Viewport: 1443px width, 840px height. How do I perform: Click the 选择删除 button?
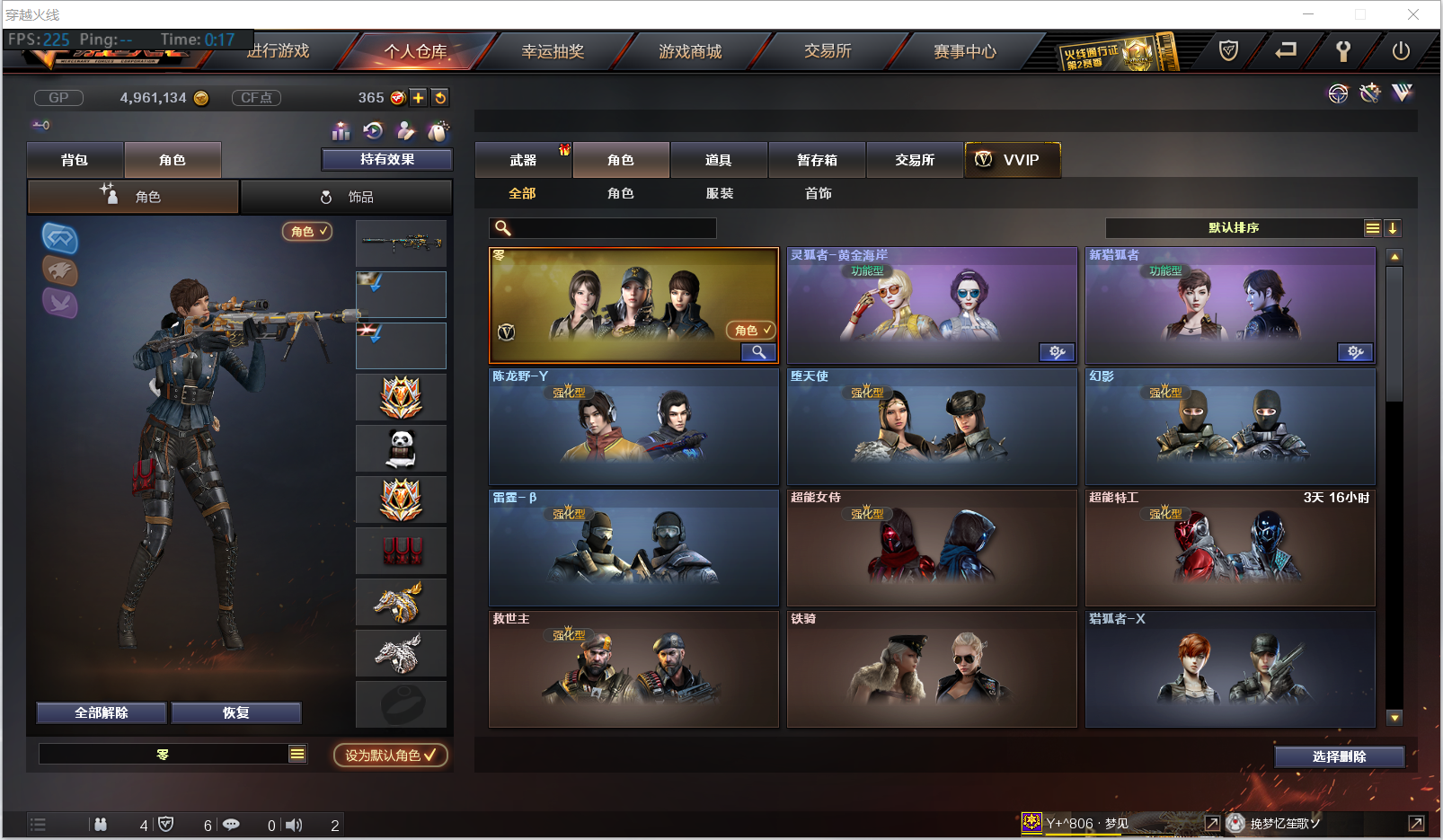(1340, 756)
